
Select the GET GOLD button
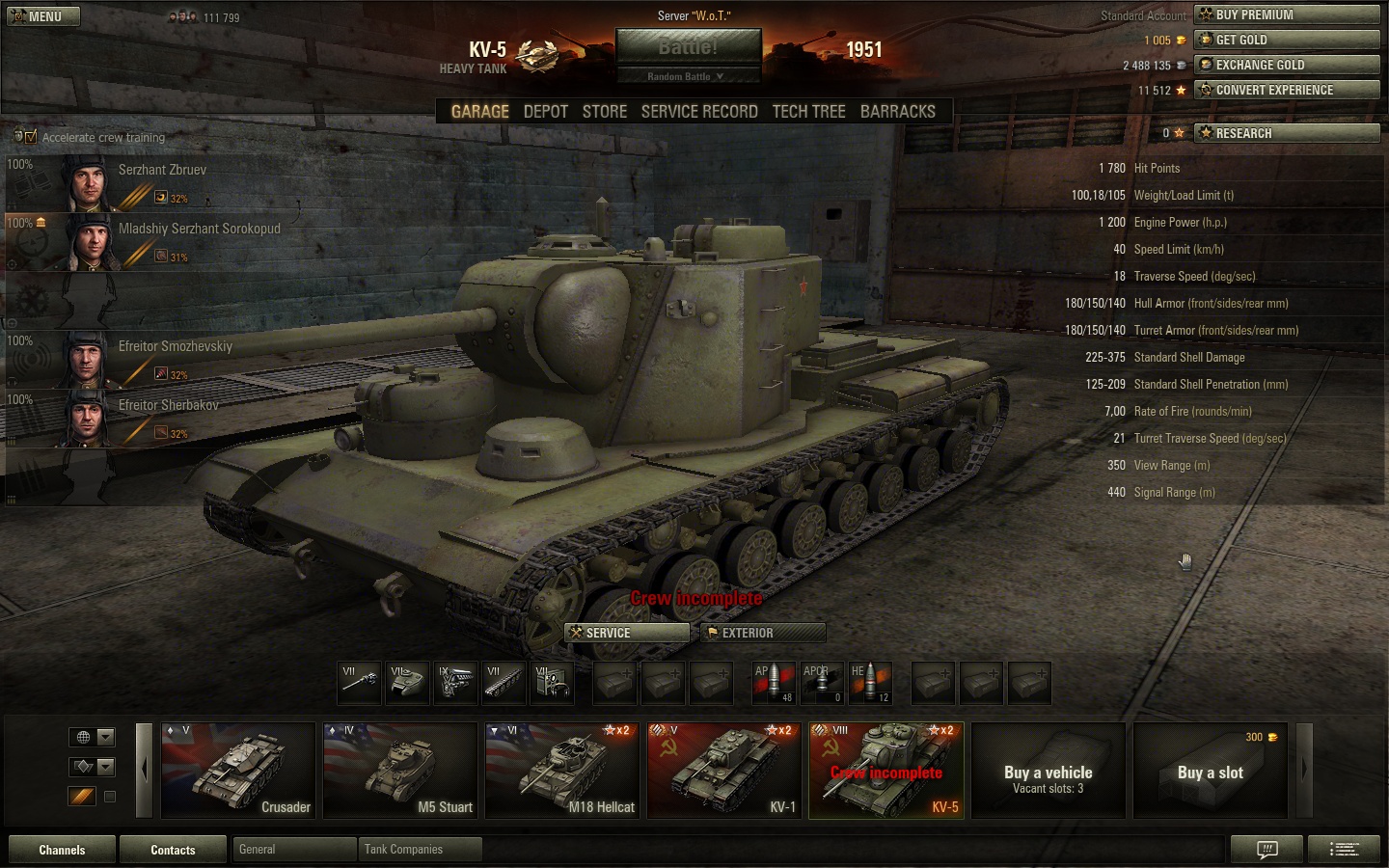coord(1287,40)
